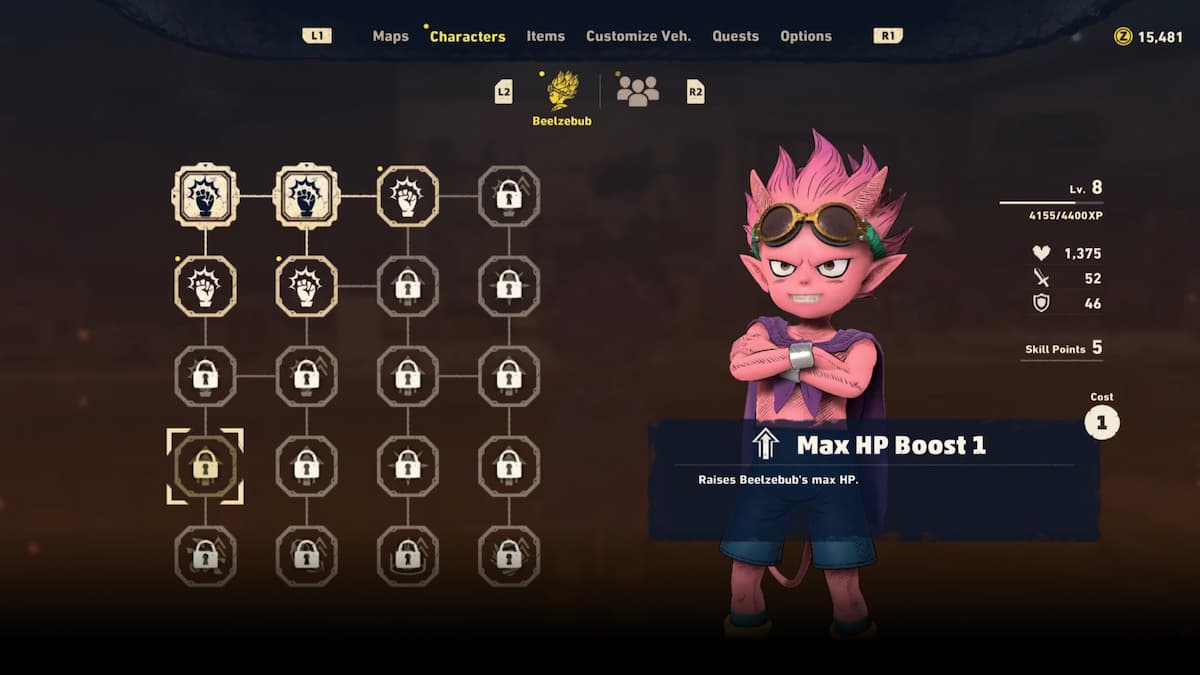
Task: Switch to the Characters tab
Action: tap(467, 36)
